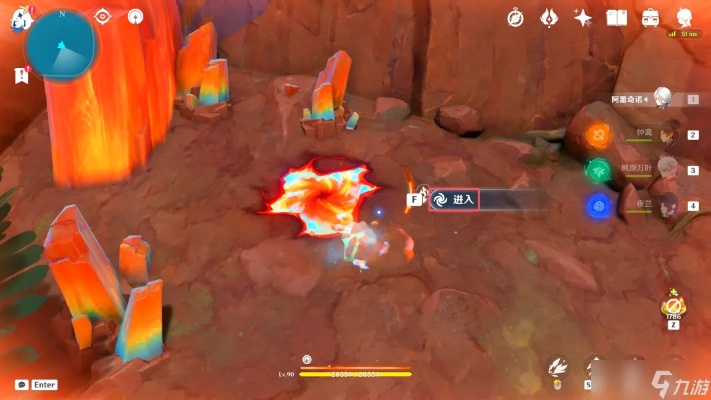Viewport: 711px width, 400px height.
Task: Open the chat box Enter button
Action: [36, 384]
